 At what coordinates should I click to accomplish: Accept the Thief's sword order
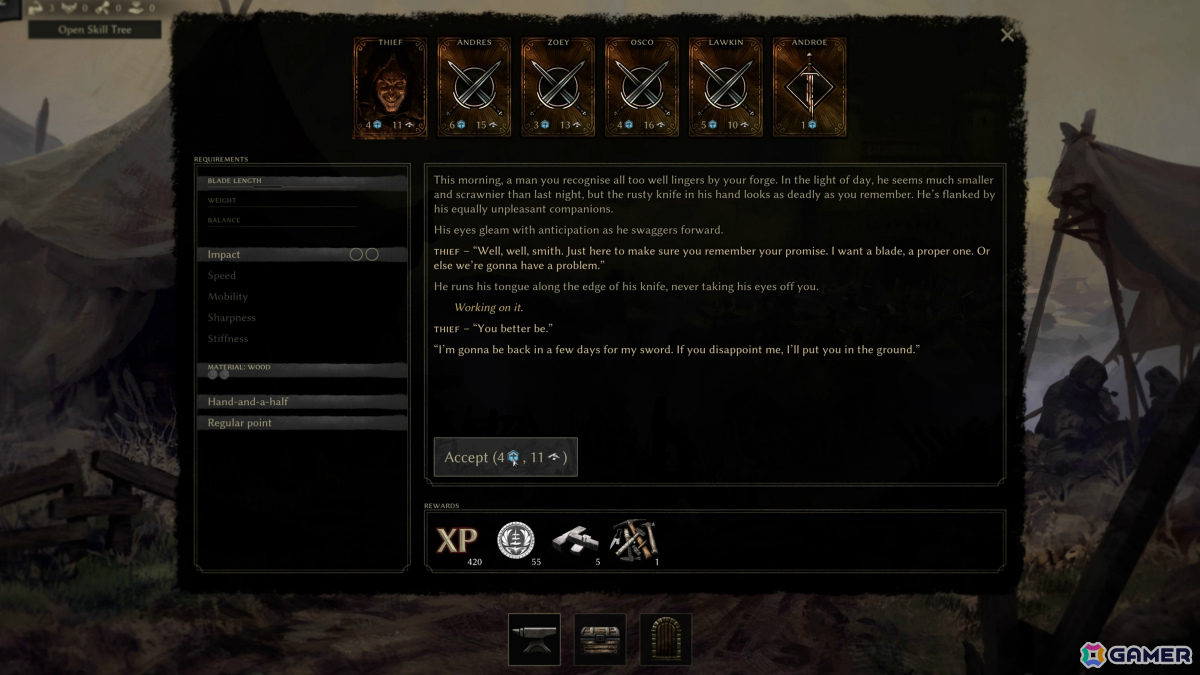505,457
